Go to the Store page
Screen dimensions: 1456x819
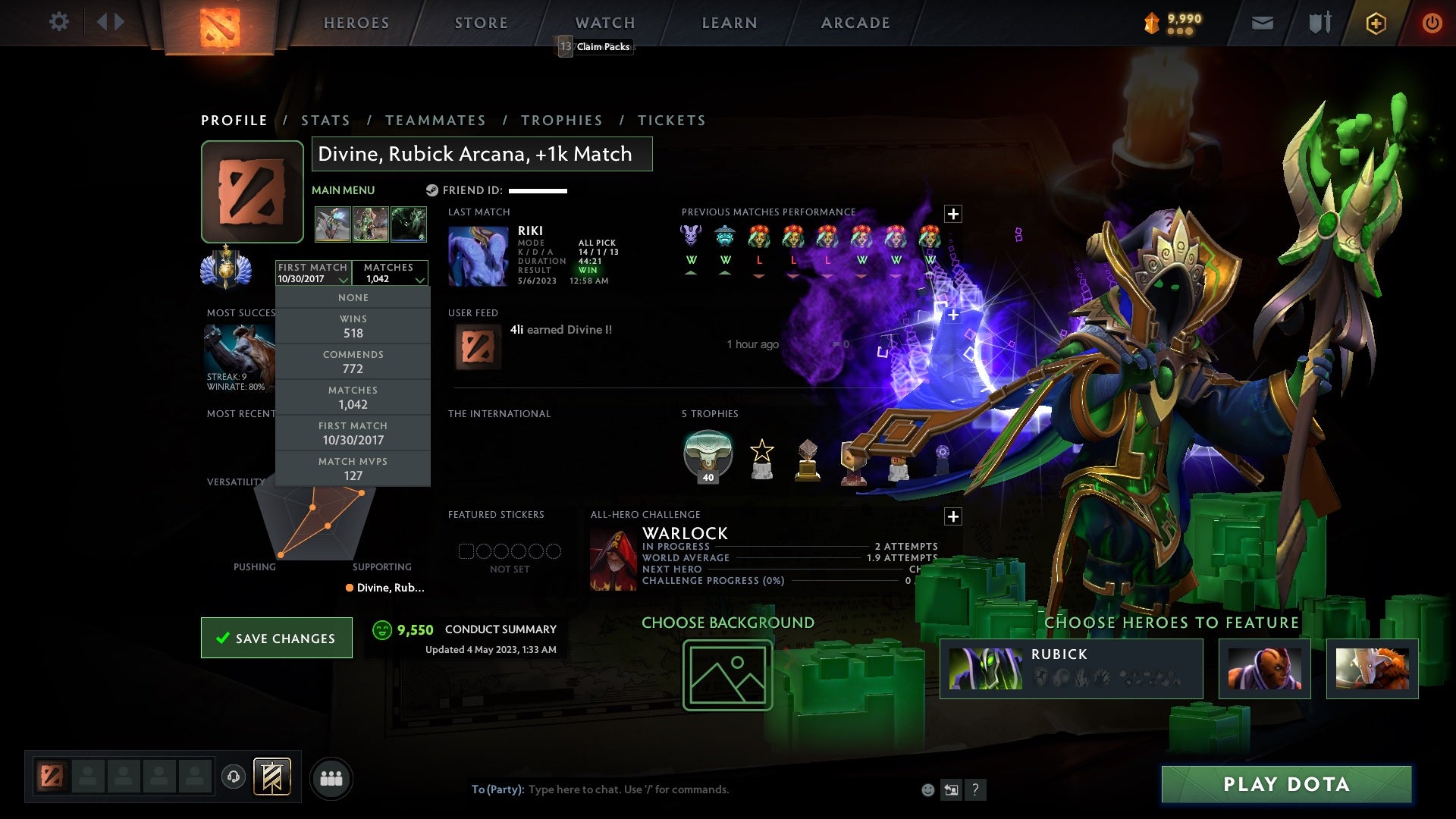pyautogui.click(x=482, y=23)
